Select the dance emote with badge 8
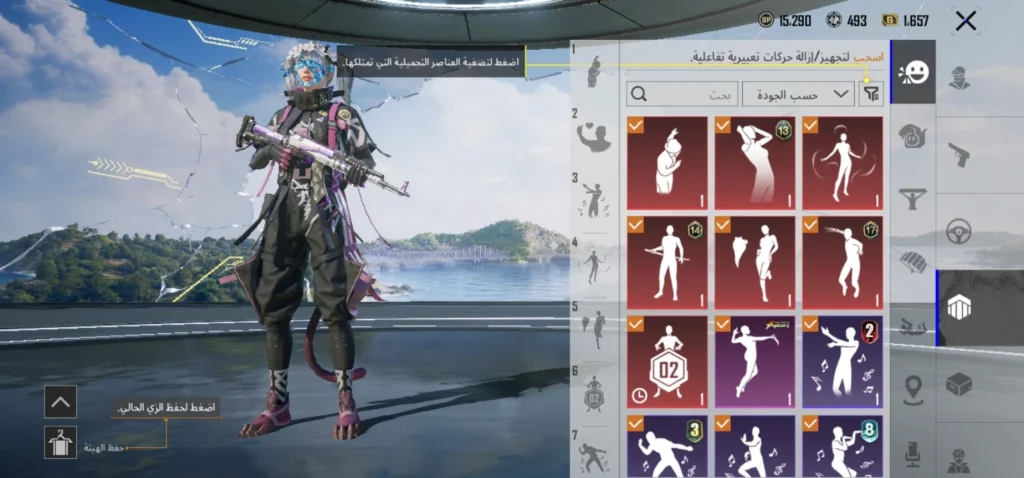 (x=842, y=447)
